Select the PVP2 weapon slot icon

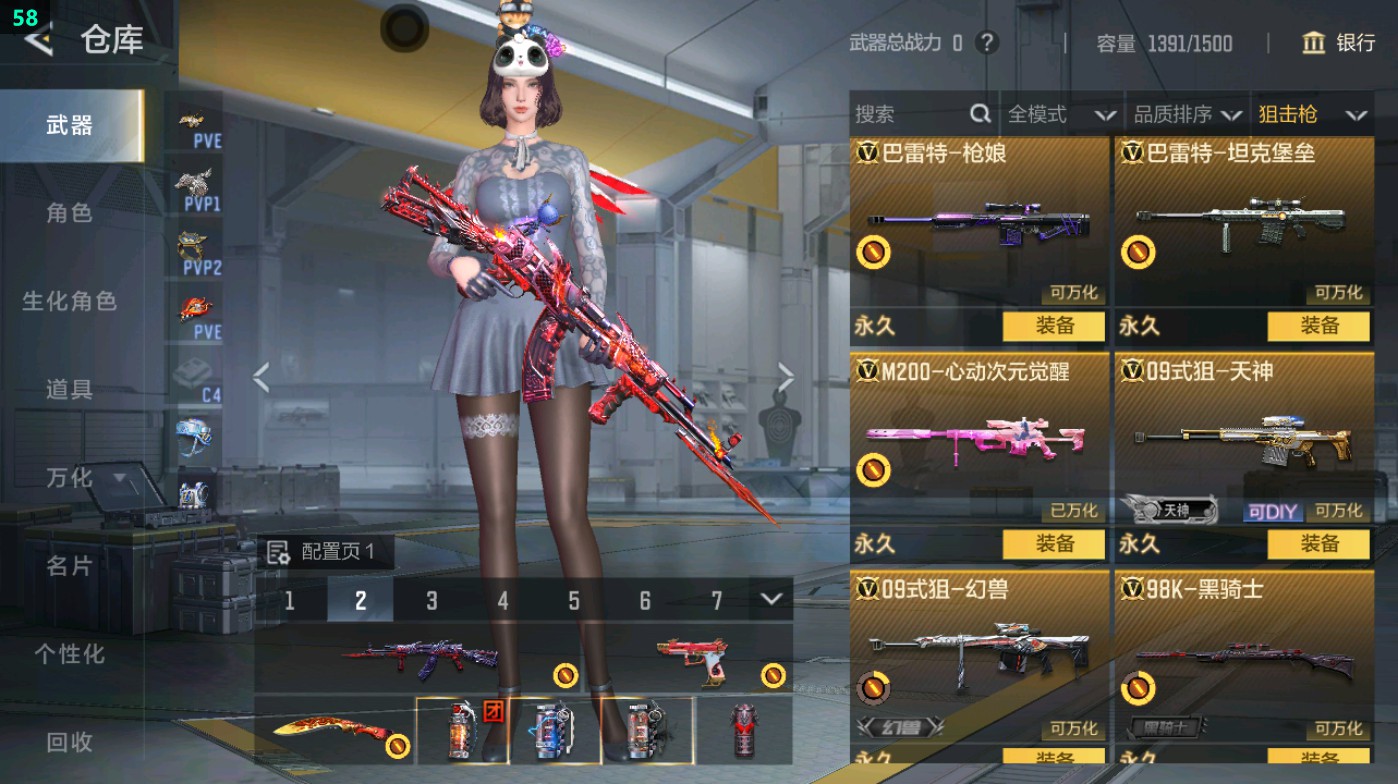191,245
